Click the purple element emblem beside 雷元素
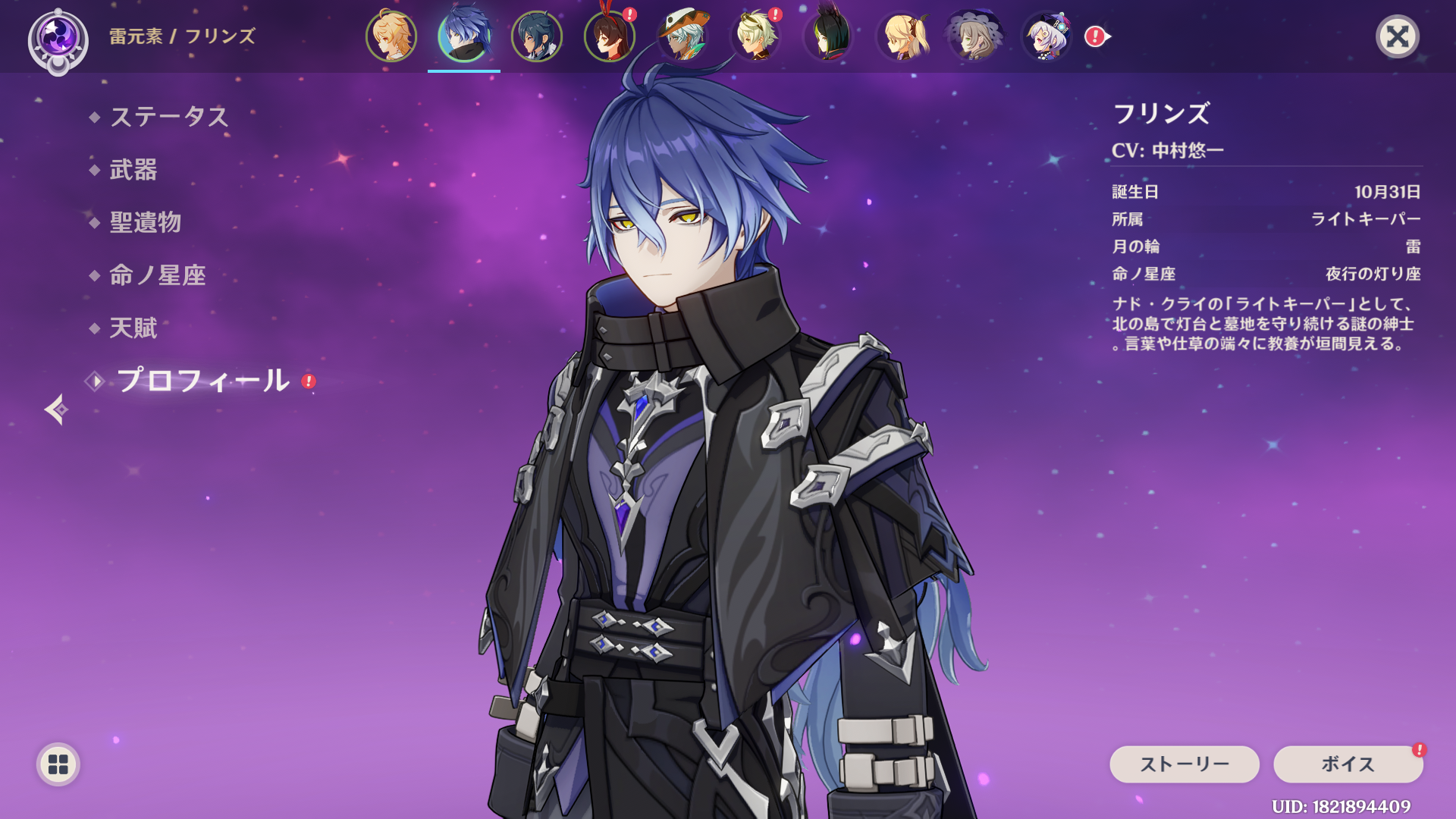 [58, 39]
